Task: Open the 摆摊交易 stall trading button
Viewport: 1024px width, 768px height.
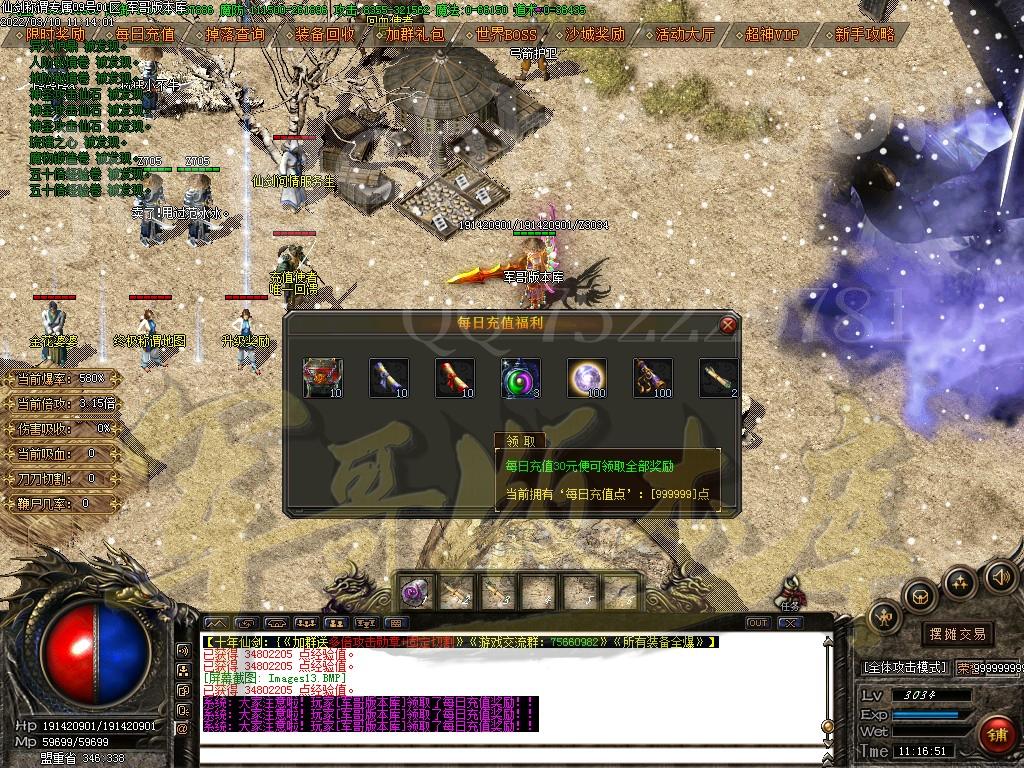Action: coord(956,633)
